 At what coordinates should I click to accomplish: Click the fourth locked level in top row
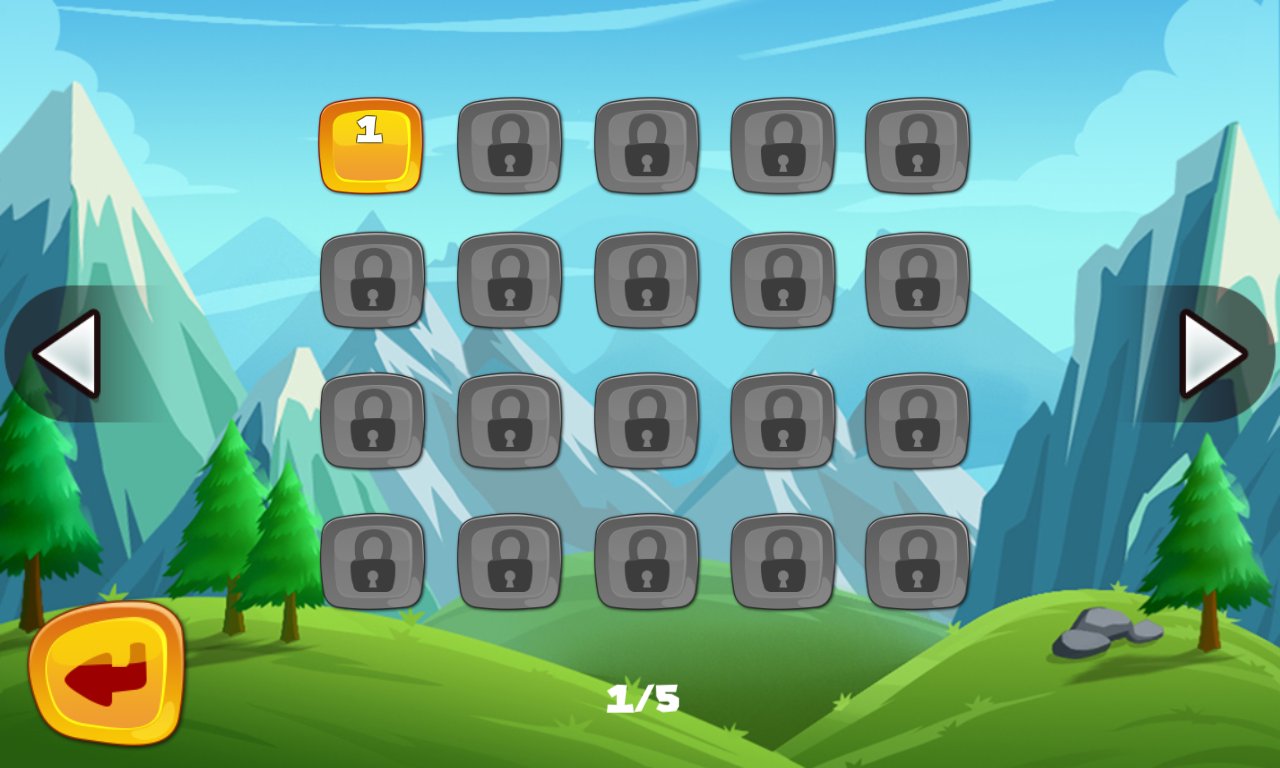point(782,145)
